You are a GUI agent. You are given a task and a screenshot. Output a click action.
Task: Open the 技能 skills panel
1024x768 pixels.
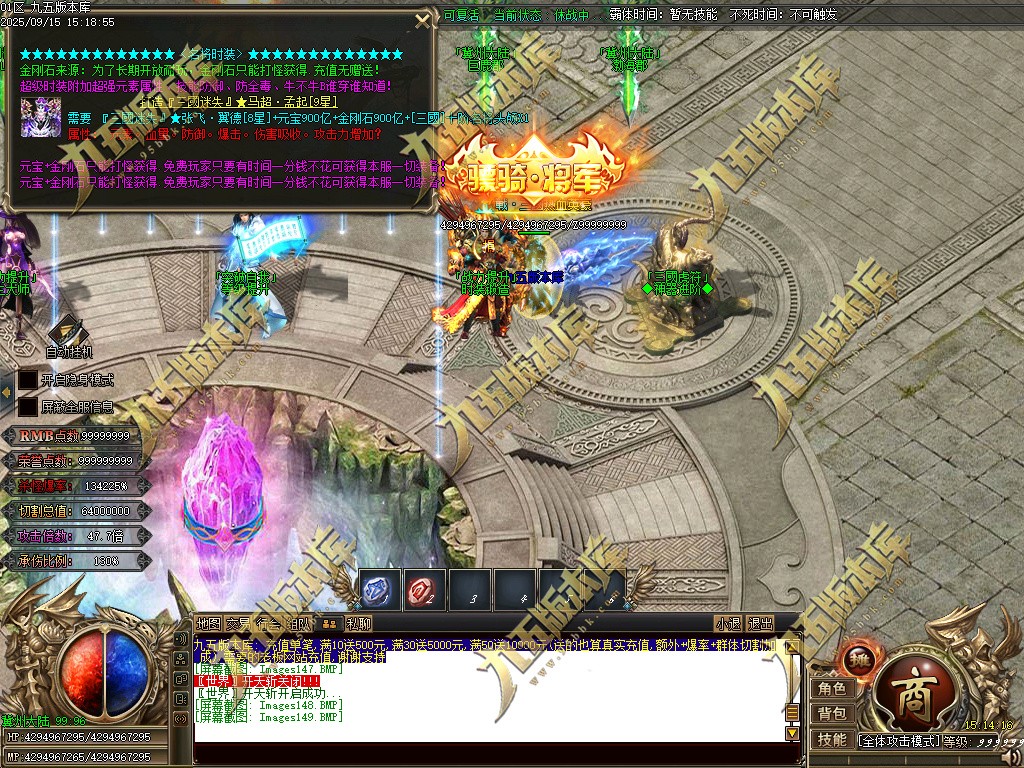[831, 739]
